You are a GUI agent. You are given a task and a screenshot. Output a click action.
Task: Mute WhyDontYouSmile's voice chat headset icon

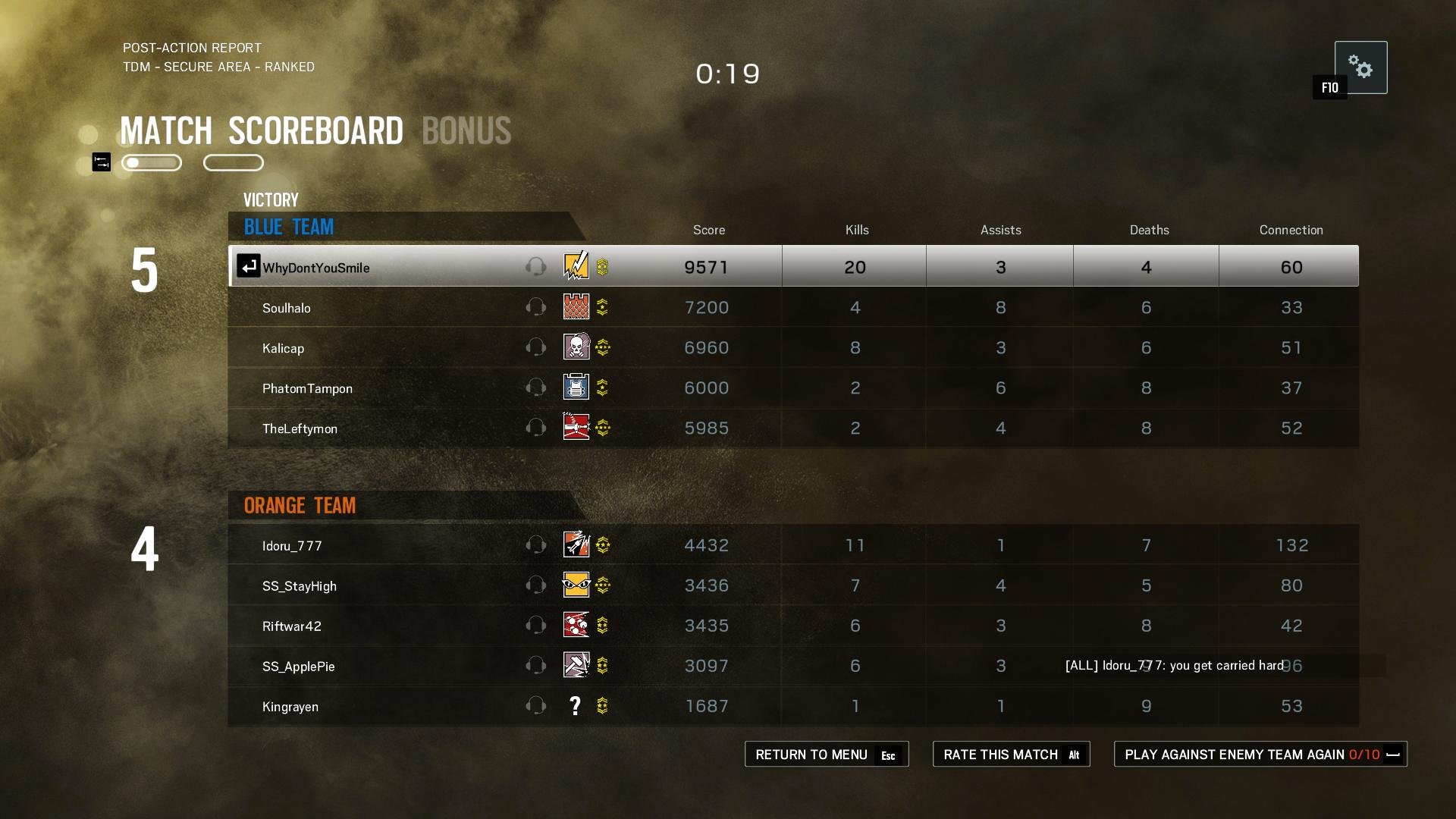pyautogui.click(x=537, y=266)
